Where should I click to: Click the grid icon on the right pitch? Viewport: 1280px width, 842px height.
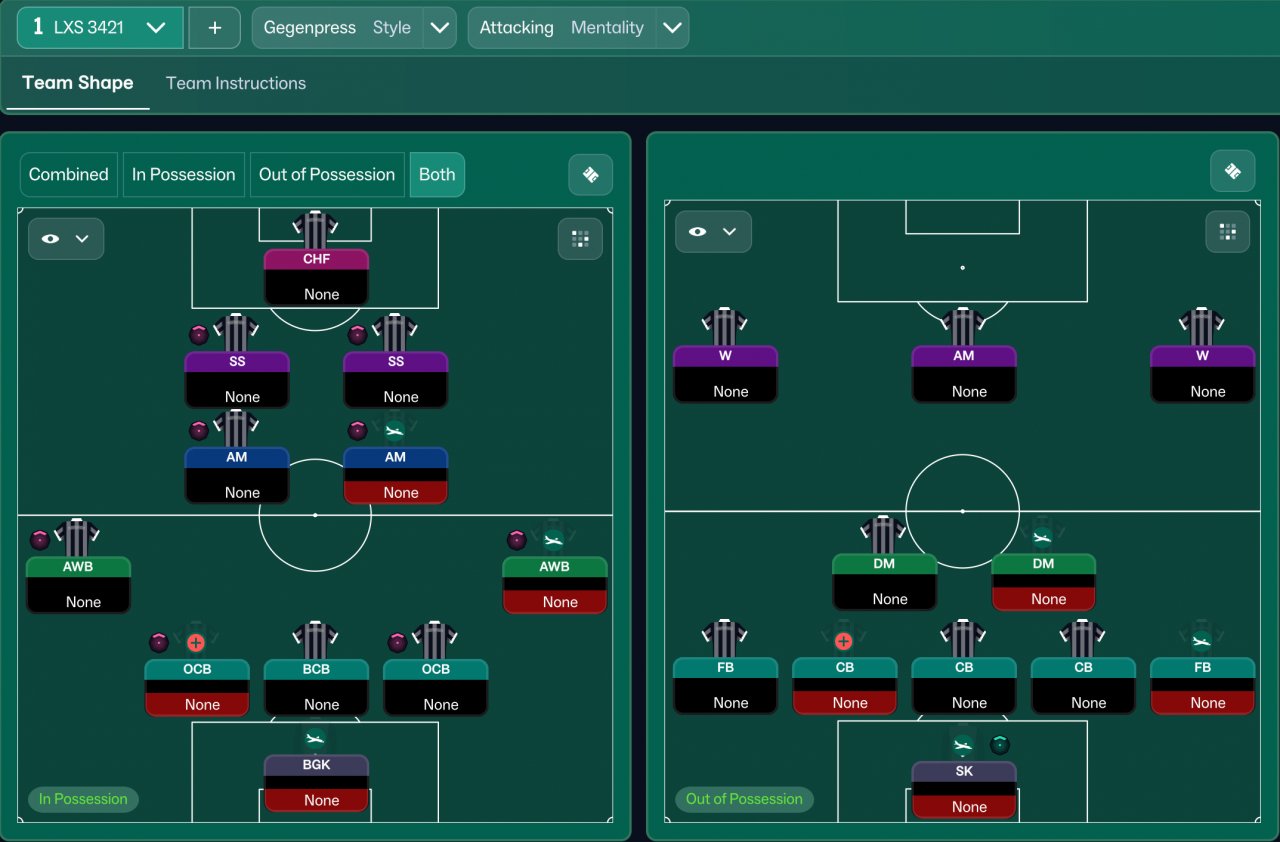point(1228,232)
